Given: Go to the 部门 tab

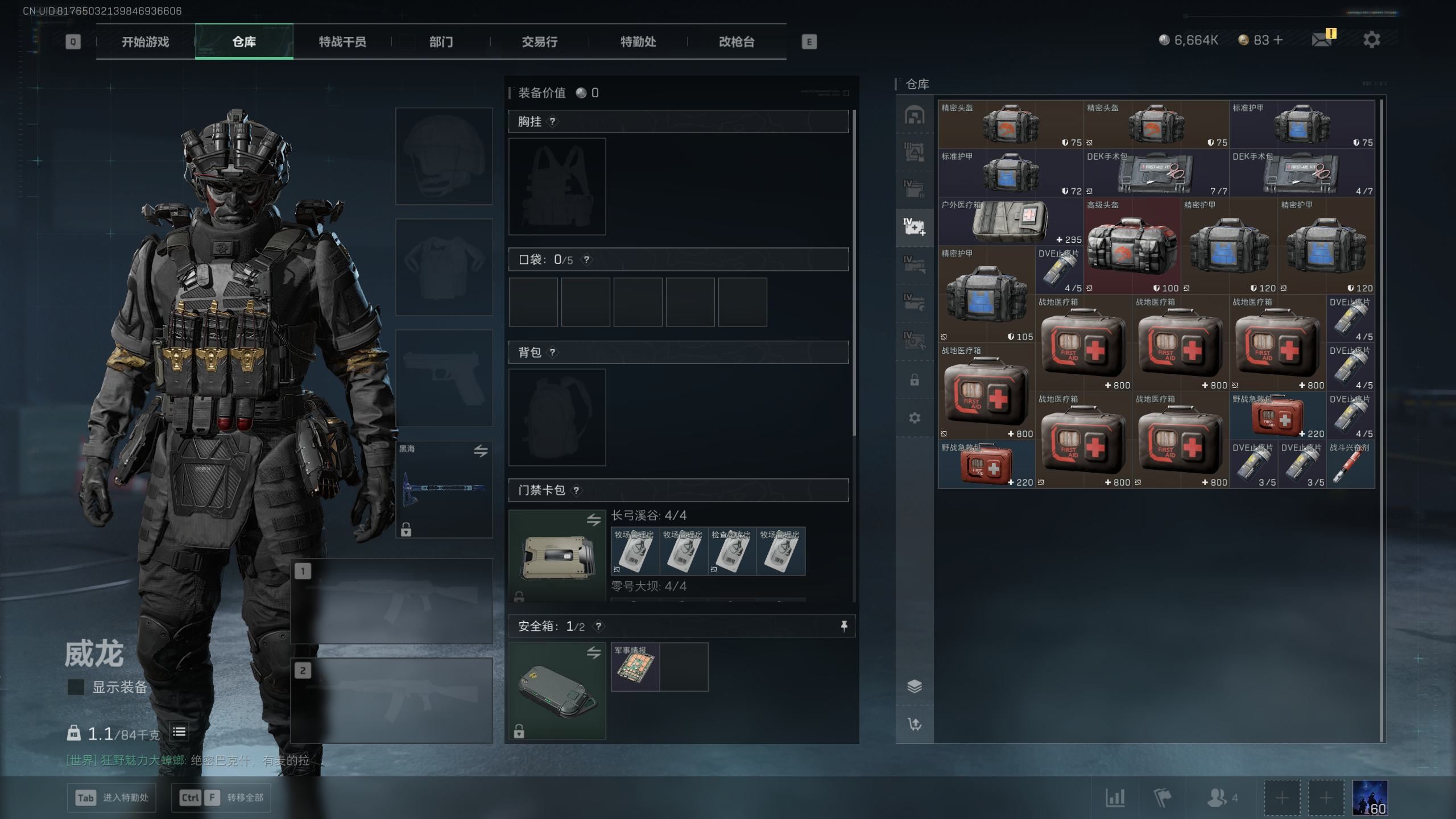Looking at the screenshot, I should 441,42.
